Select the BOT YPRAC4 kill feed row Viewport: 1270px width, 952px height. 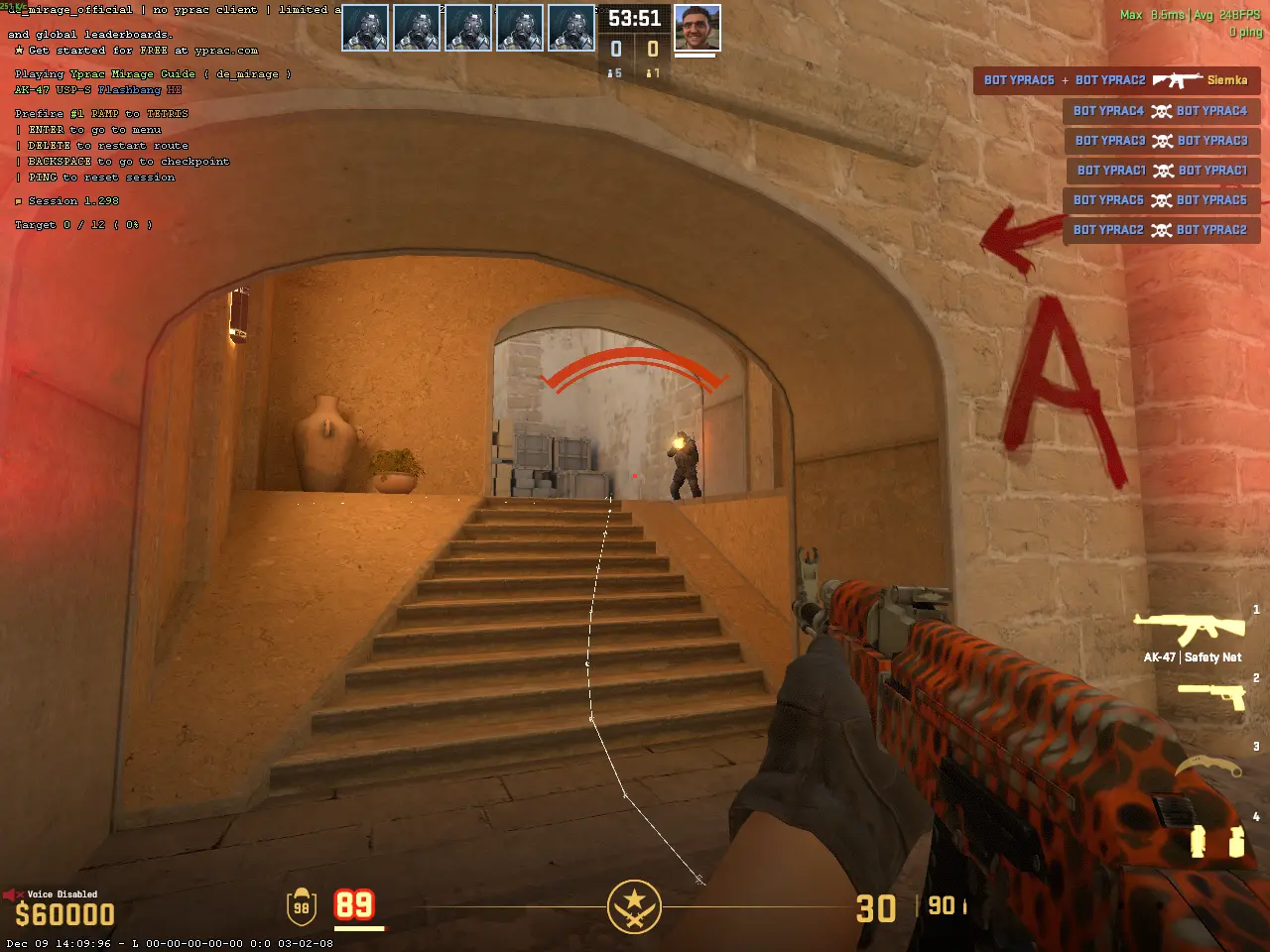pos(1161,111)
